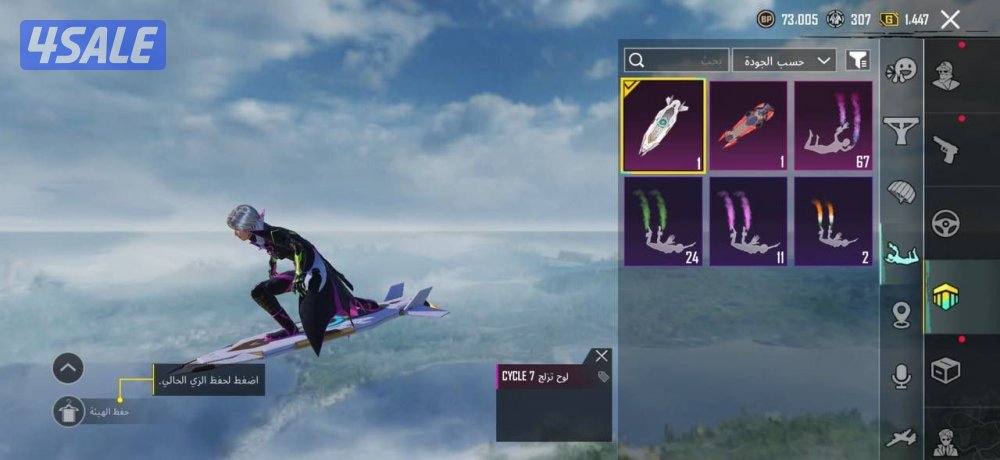Open the pistol weapons category

click(946, 149)
